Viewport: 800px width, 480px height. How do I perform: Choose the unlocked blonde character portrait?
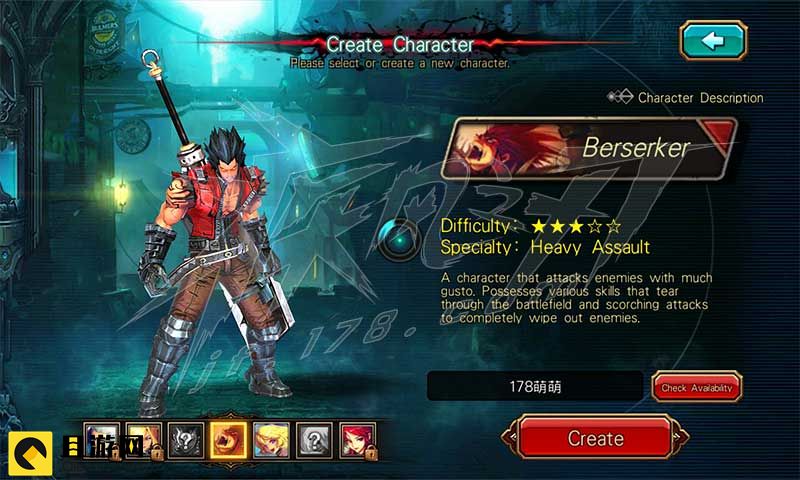(269, 438)
